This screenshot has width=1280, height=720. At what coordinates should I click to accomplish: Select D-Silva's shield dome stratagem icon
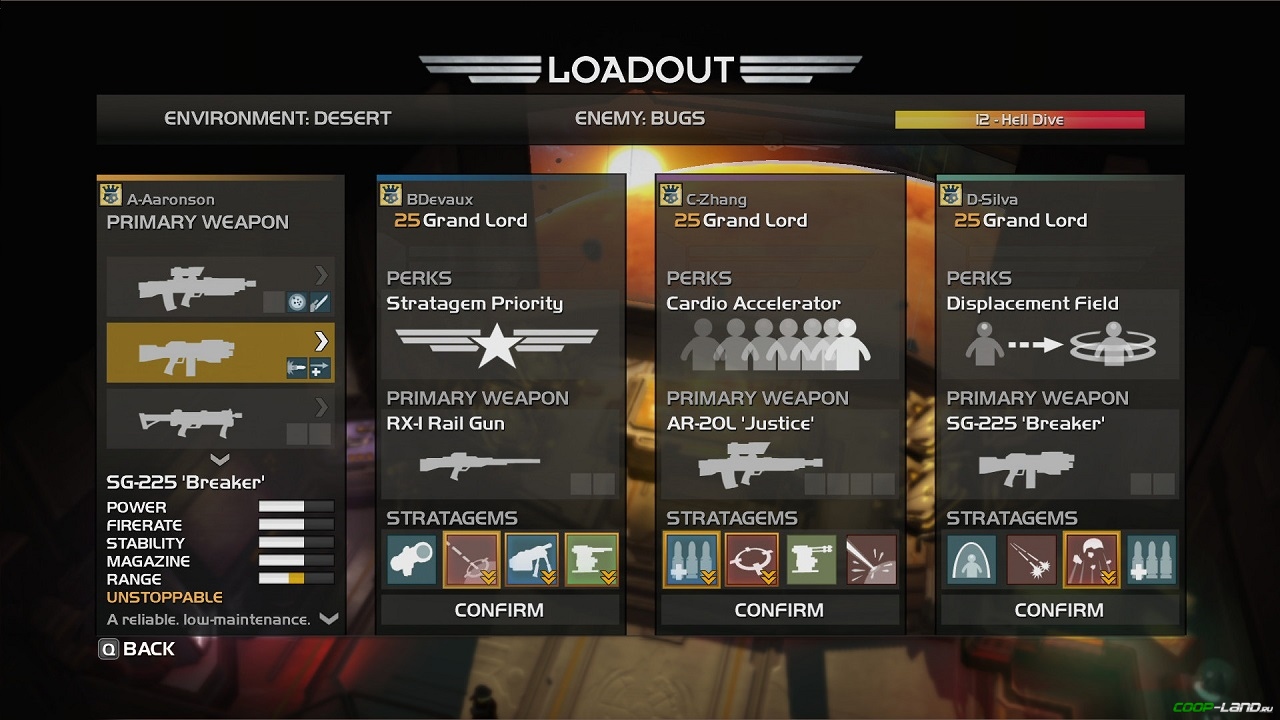click(x=972, y=559)
